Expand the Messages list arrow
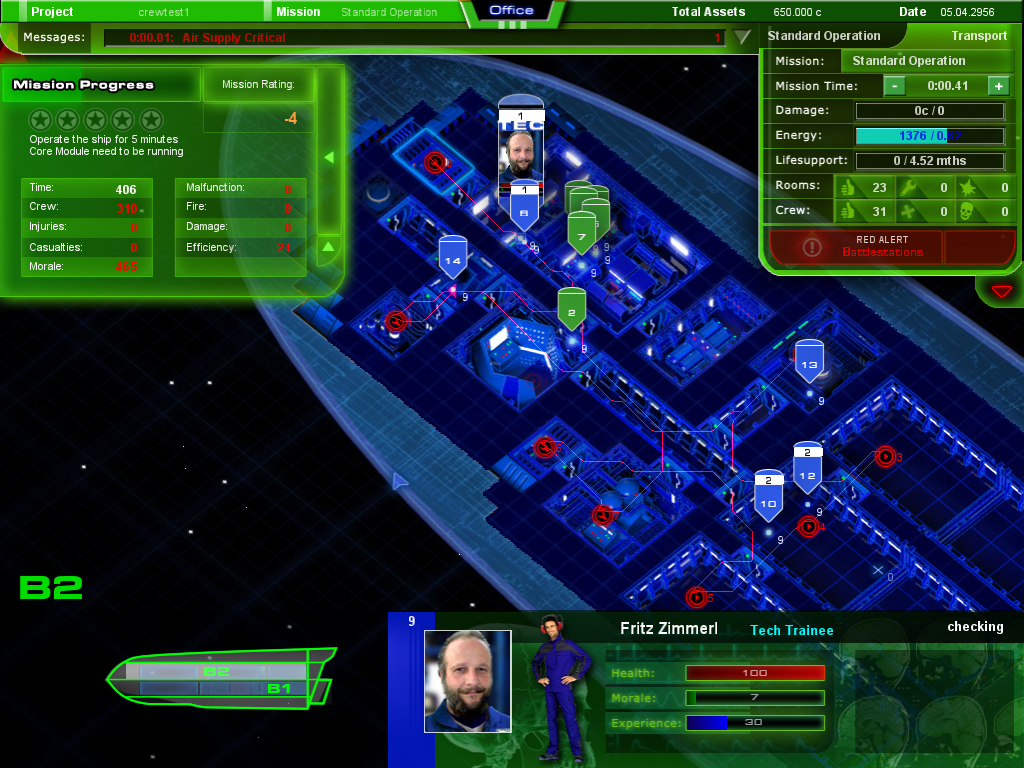Viewport: 1024px width, 768px height. coord(742,38)
